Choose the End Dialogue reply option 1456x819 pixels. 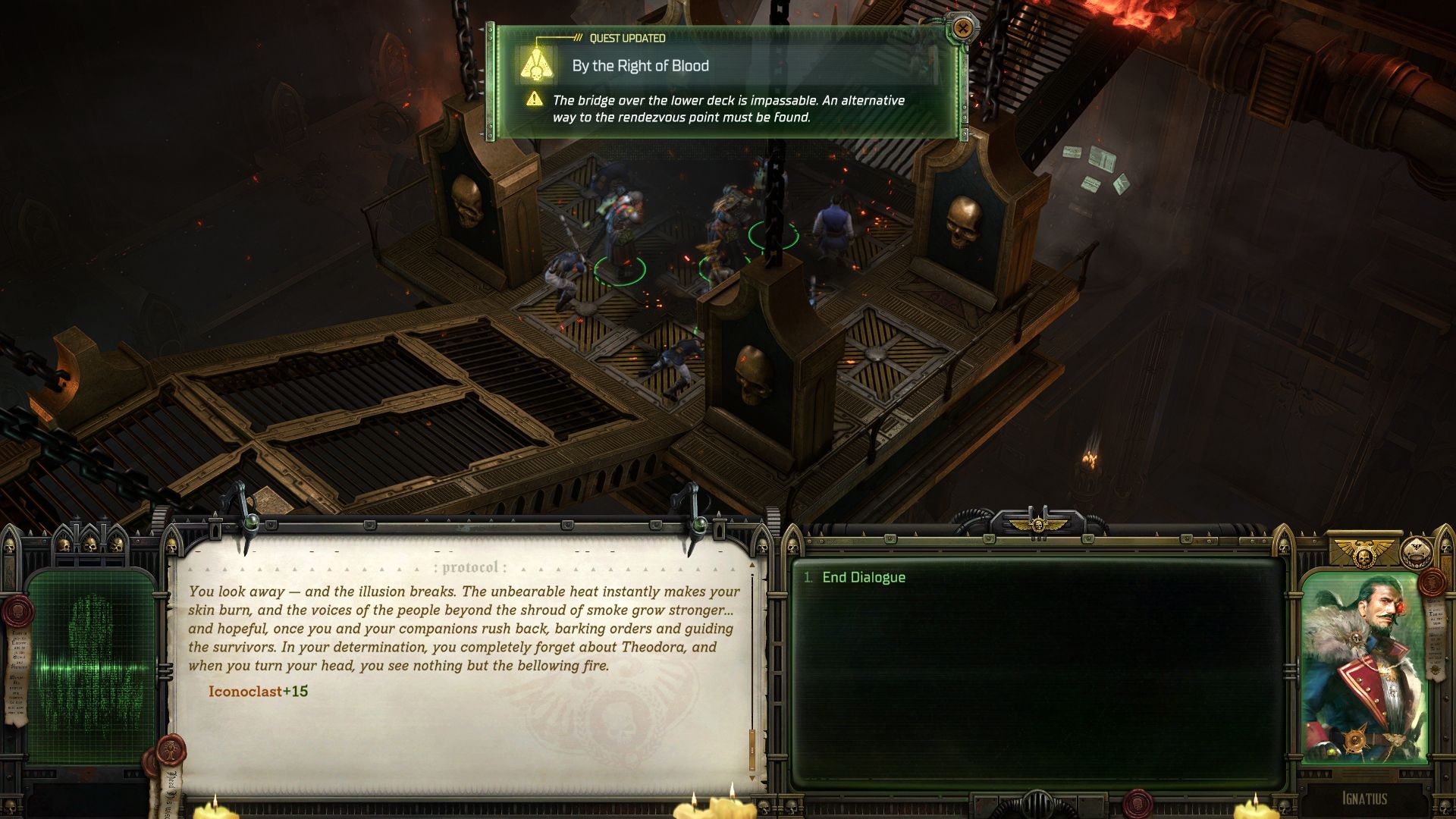coord(863,577)
